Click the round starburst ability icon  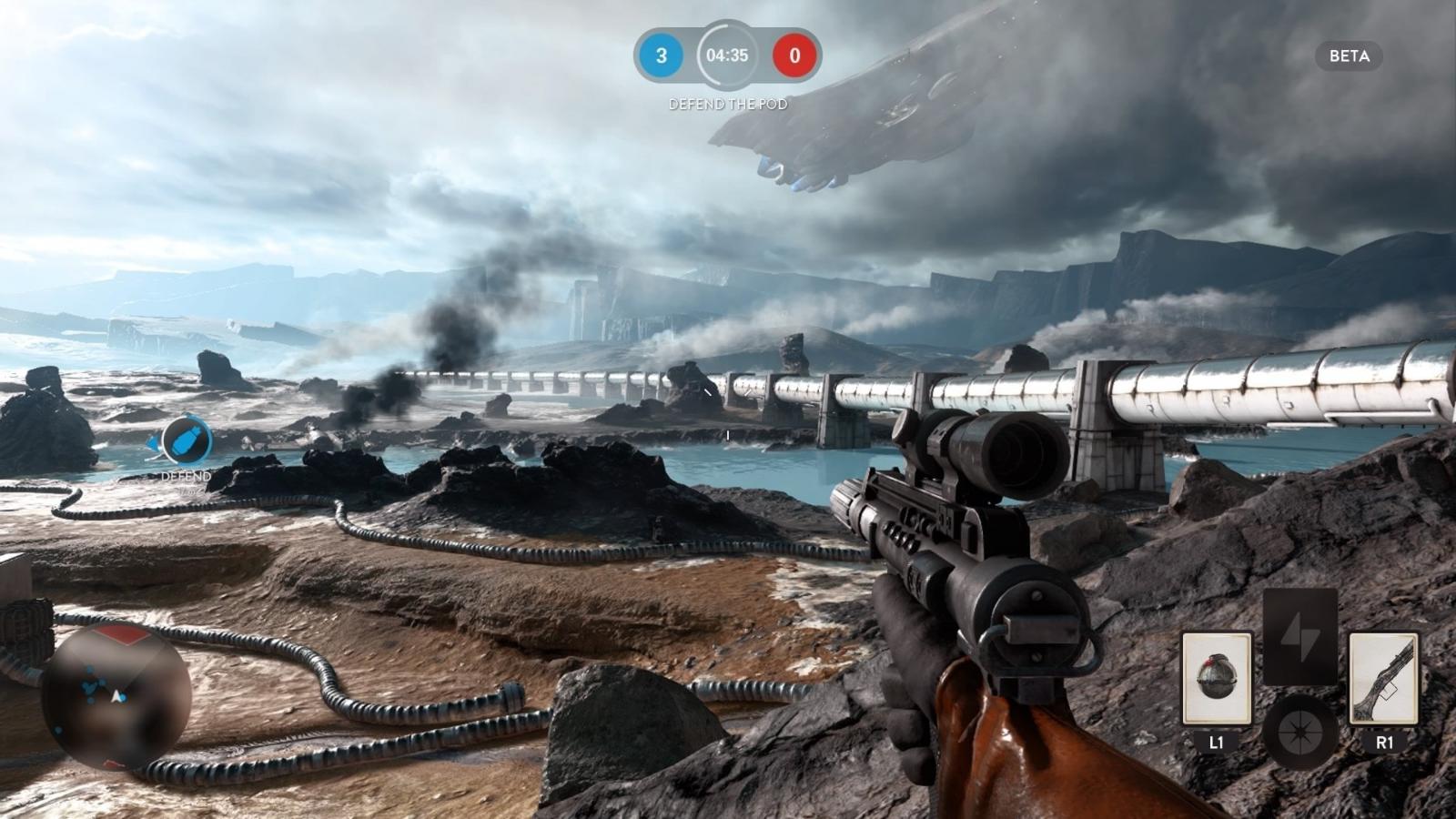(1299, 731)
